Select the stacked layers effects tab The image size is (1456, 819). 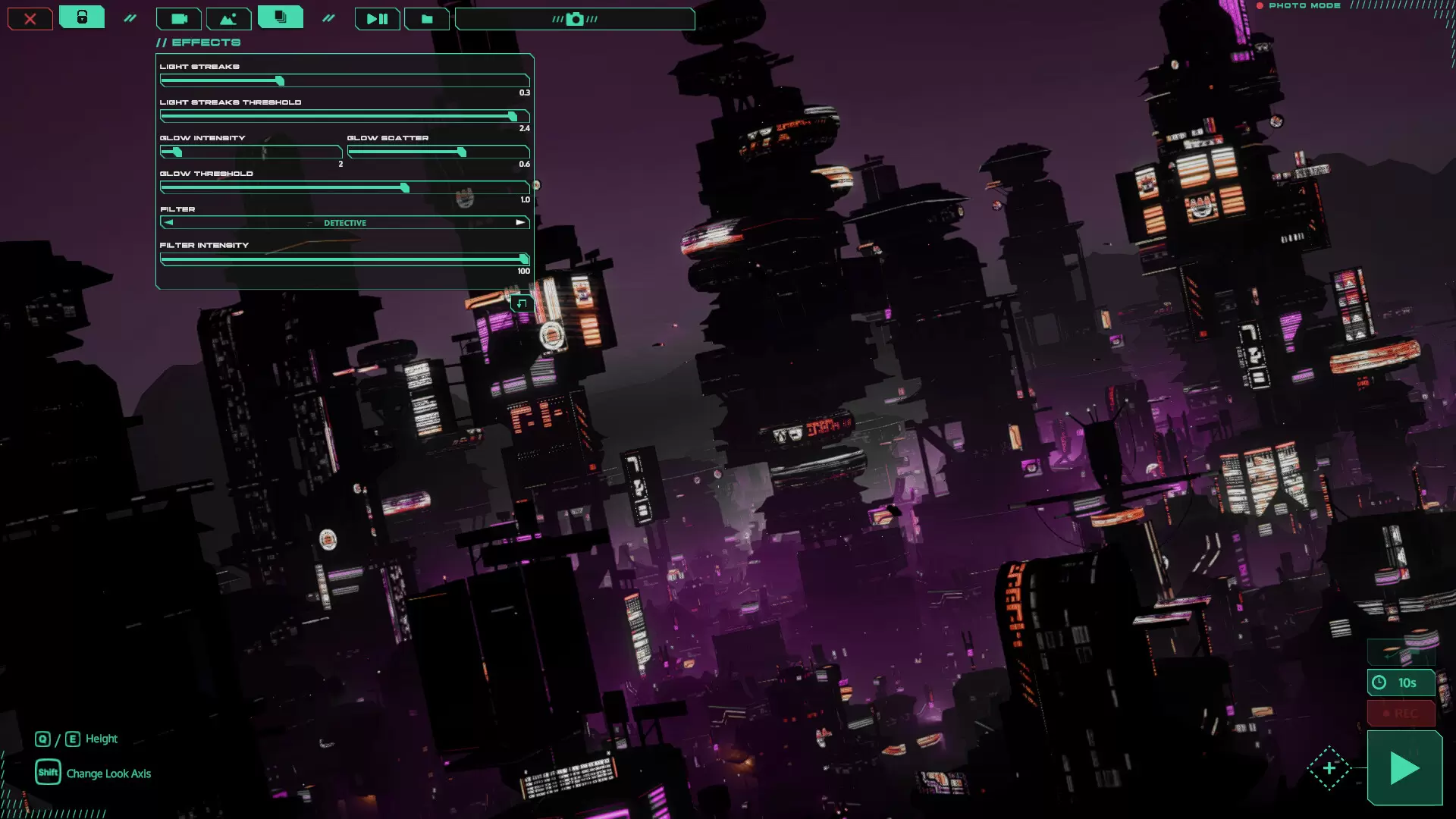point(281,17)
